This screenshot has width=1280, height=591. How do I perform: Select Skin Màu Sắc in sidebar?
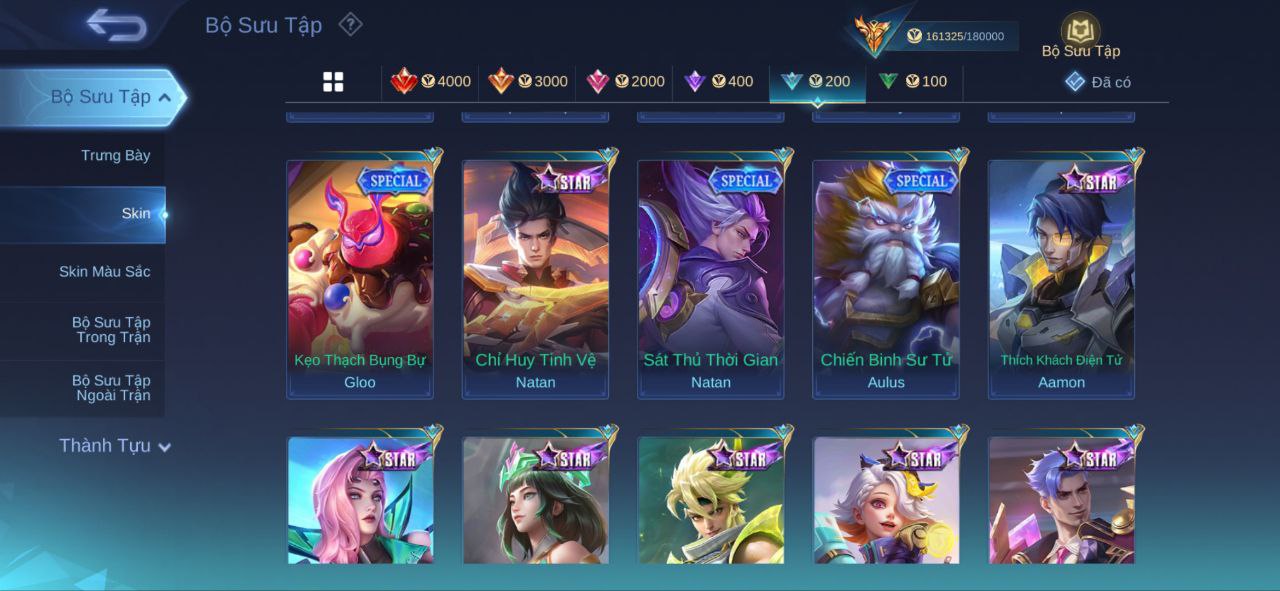pyautogui.click(x=104, y=271)
